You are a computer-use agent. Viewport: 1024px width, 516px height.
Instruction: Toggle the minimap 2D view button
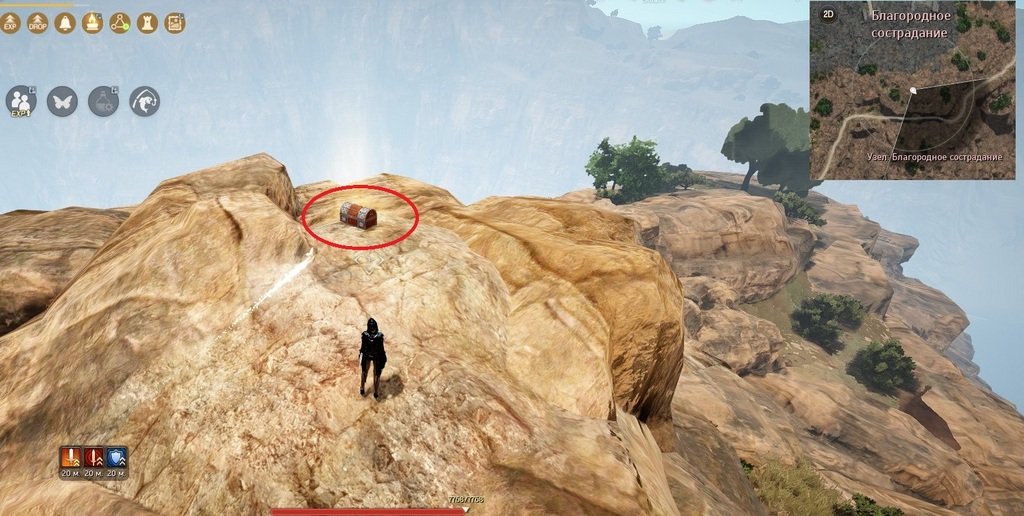tap(828, 14)
